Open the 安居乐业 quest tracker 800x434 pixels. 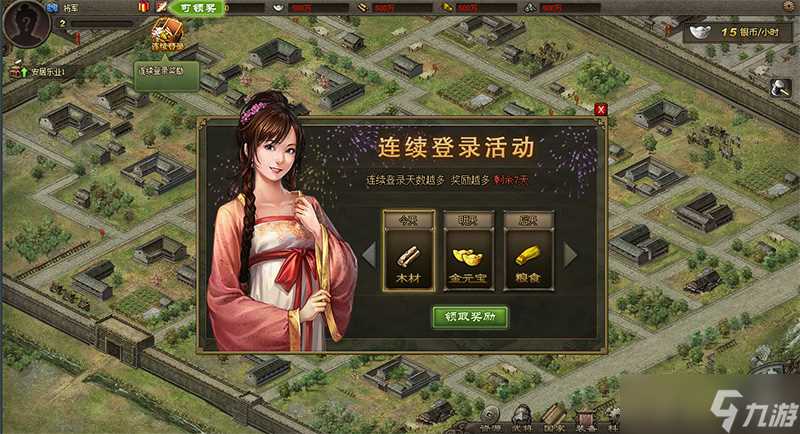[x=45, y=72]
